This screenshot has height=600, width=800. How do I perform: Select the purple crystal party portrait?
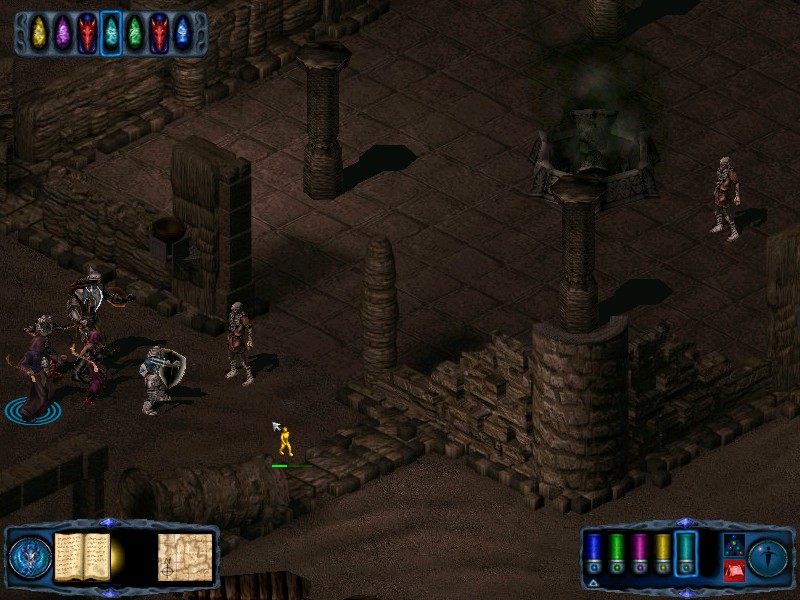[63, 33]
